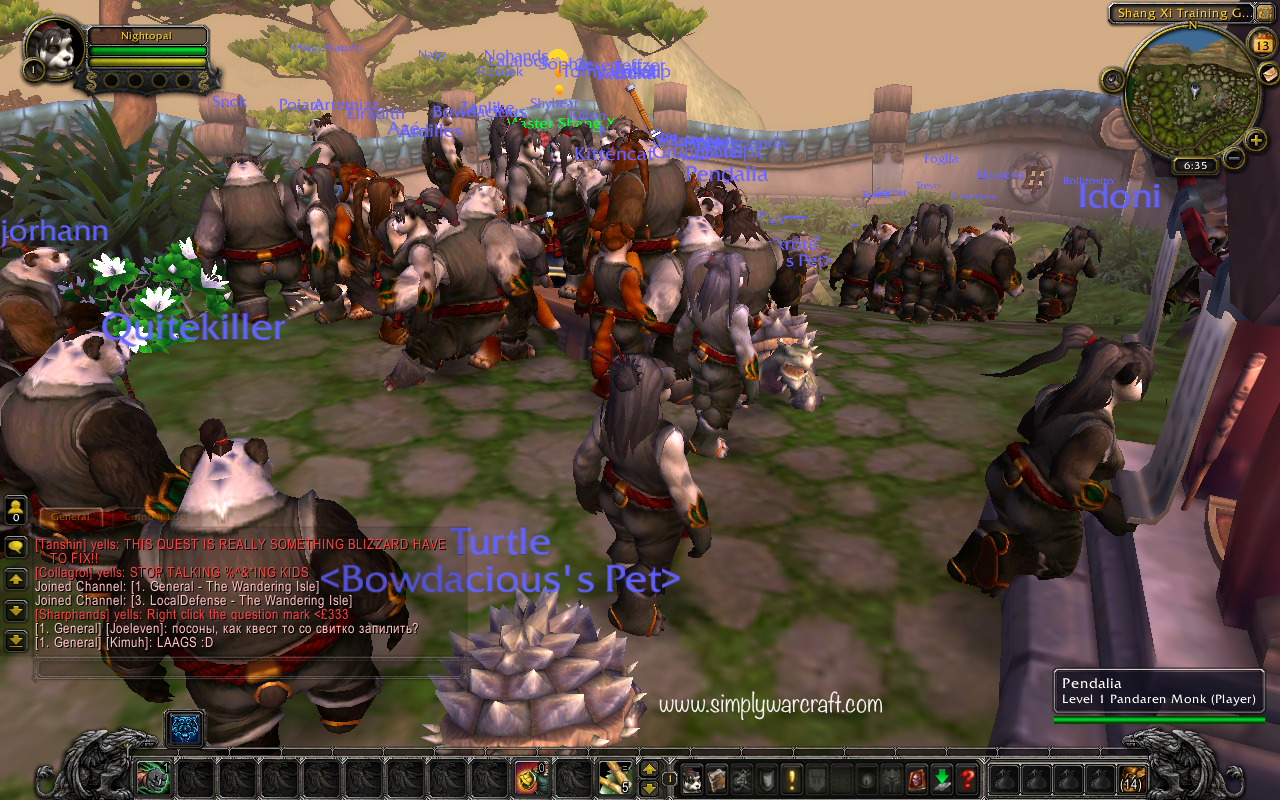Open chat options via the yellow speech bubble
Screen dimensions: 1280x800
click(16, 546)
